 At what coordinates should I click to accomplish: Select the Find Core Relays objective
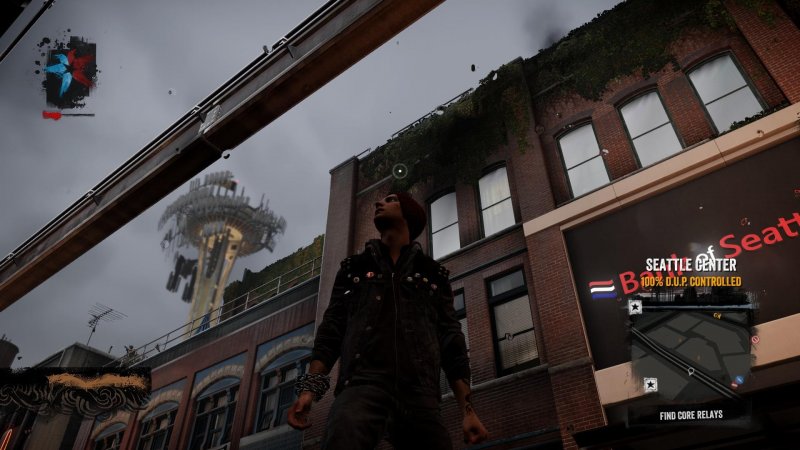click(691, 414)
